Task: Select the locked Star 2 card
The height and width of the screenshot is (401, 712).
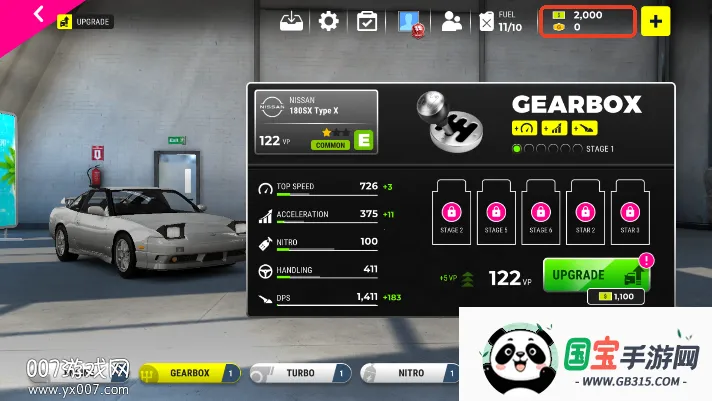Action: (585, 212)
